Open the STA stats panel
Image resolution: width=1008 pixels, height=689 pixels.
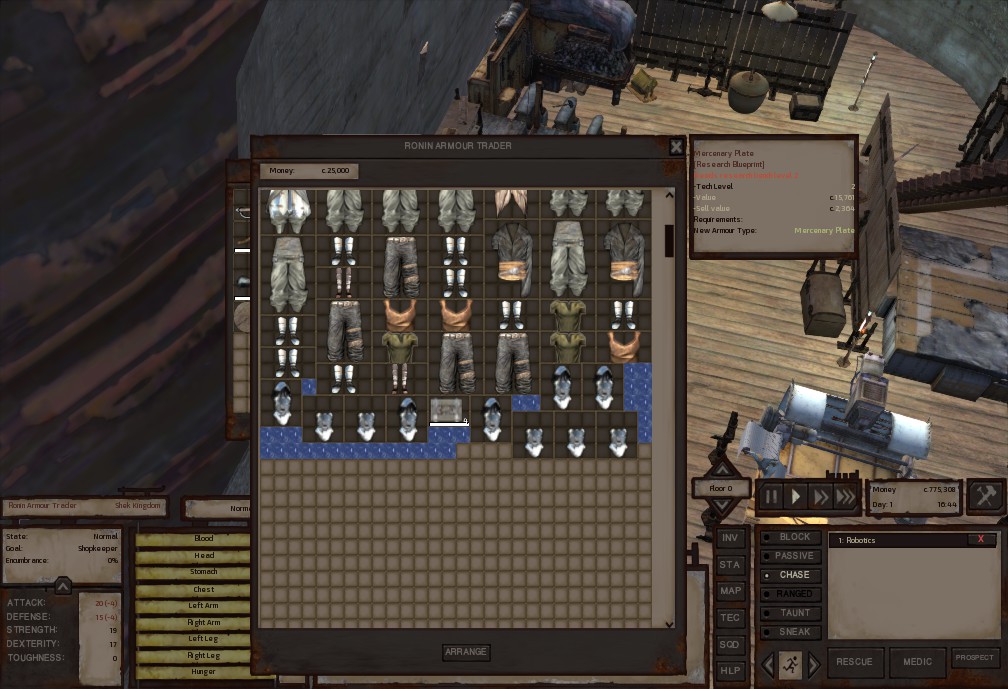tap(730, 565)
